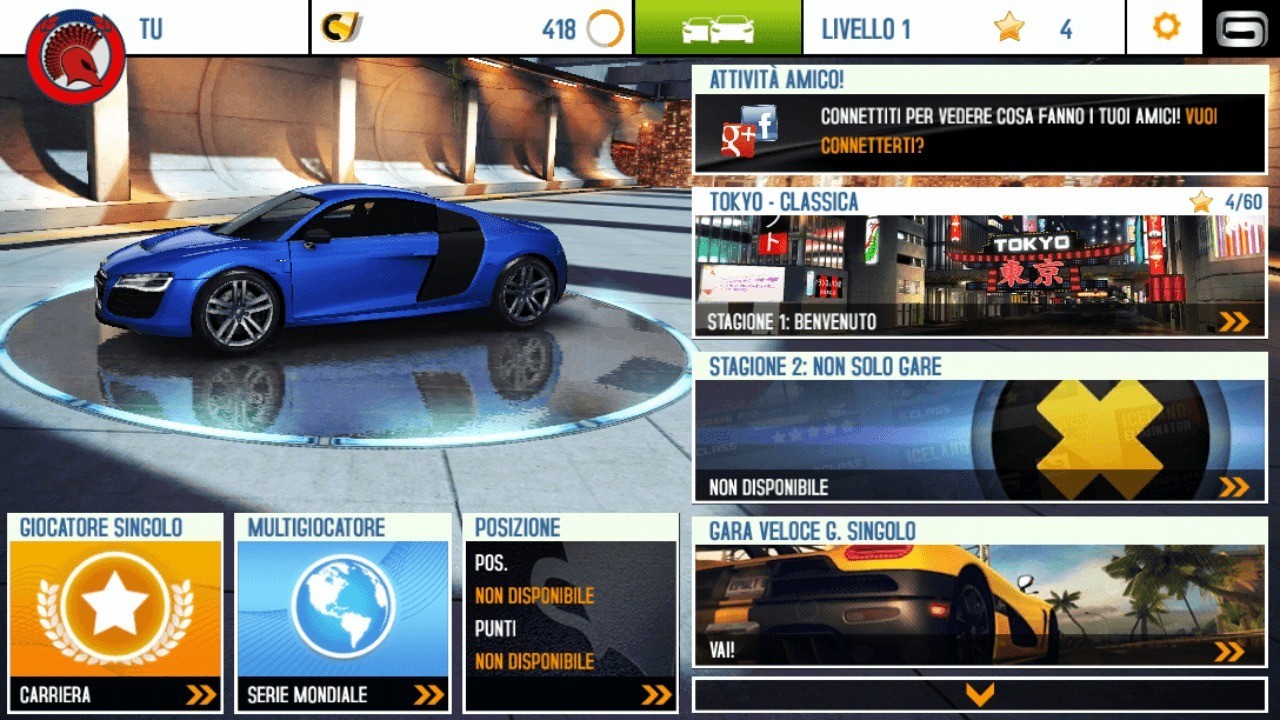Connect via the Attività Amico panel

pos(979,121)
